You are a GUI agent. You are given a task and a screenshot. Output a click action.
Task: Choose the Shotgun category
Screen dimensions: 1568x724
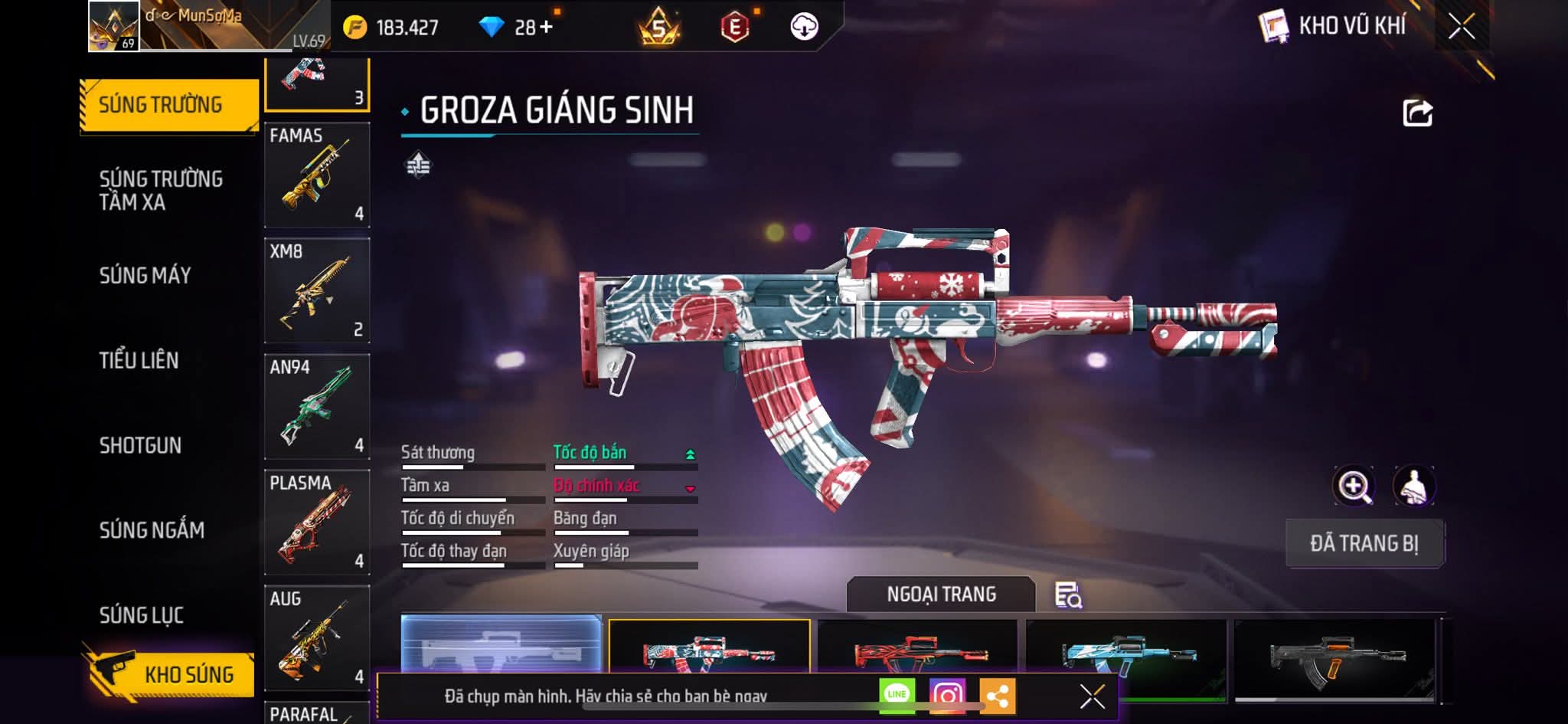(140, 445)
